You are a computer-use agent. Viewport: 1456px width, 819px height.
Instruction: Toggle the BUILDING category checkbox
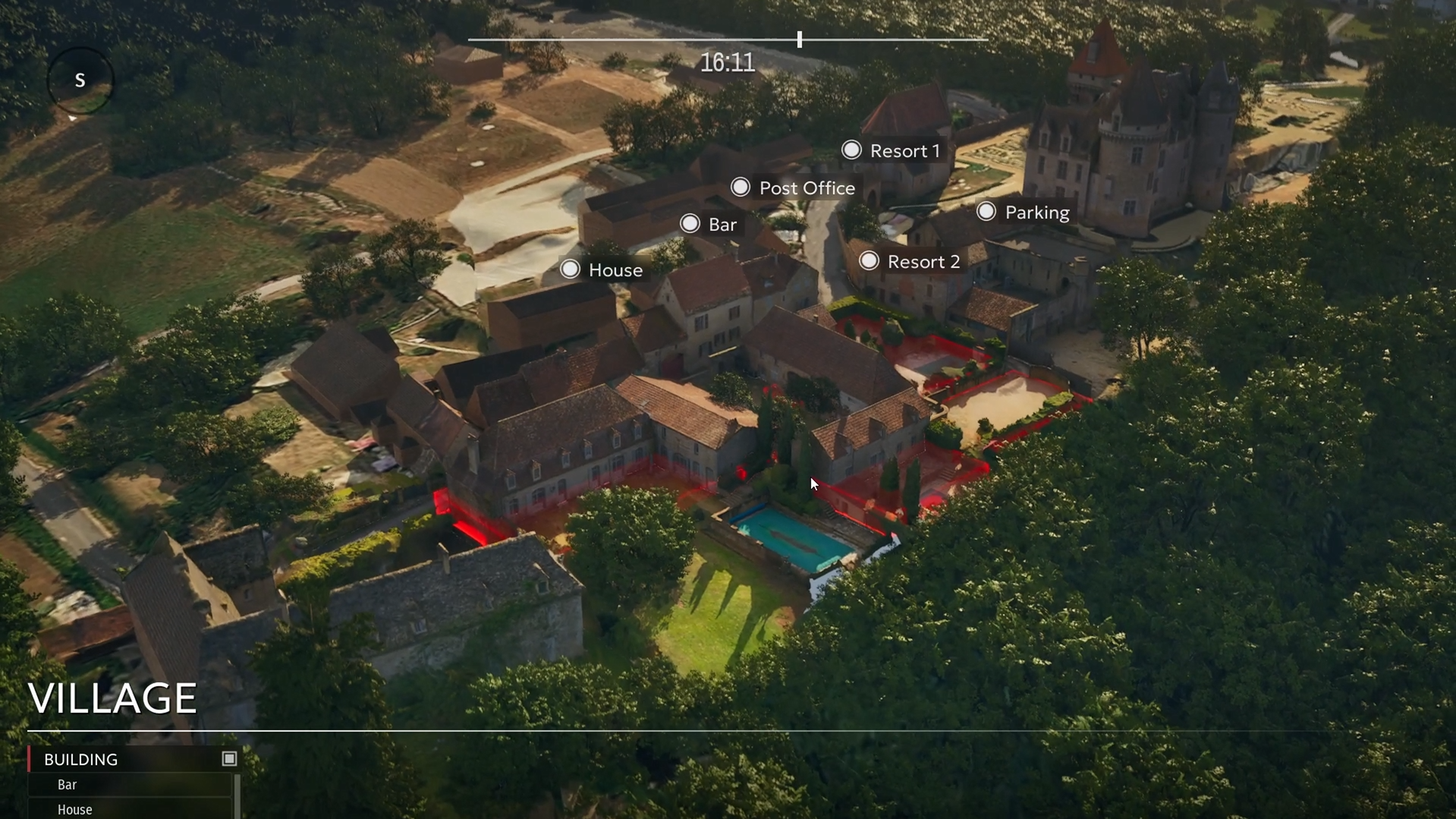tap(229, 759)
